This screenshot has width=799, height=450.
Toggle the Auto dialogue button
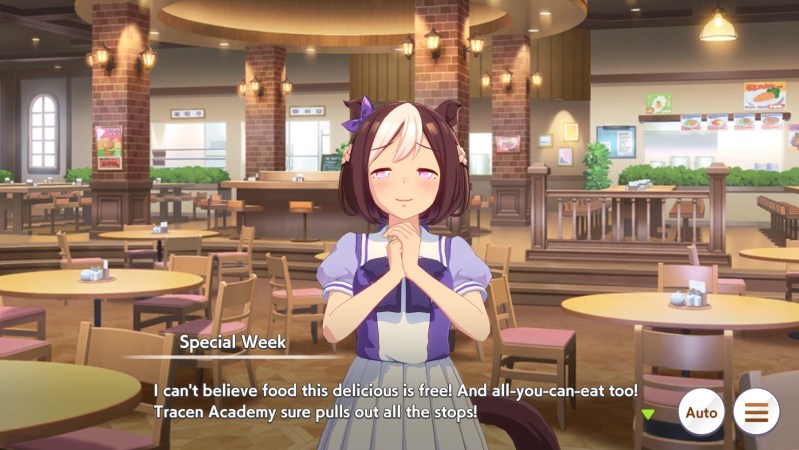coord(701,412)
